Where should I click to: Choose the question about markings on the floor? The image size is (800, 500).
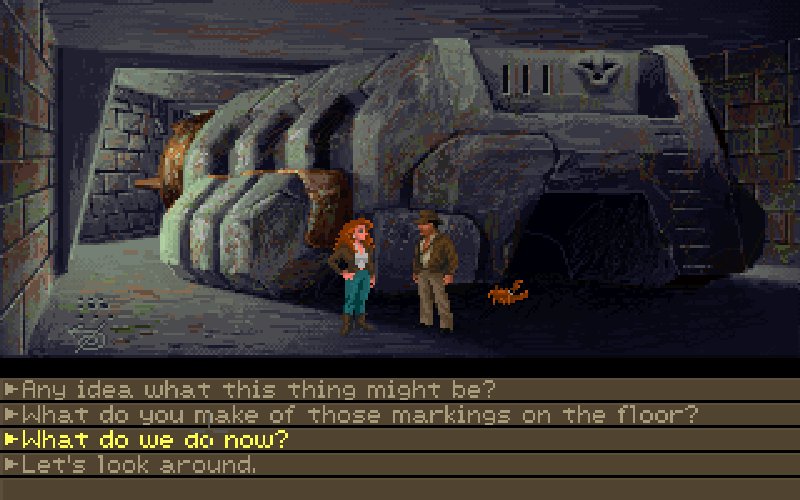(360, 414)
